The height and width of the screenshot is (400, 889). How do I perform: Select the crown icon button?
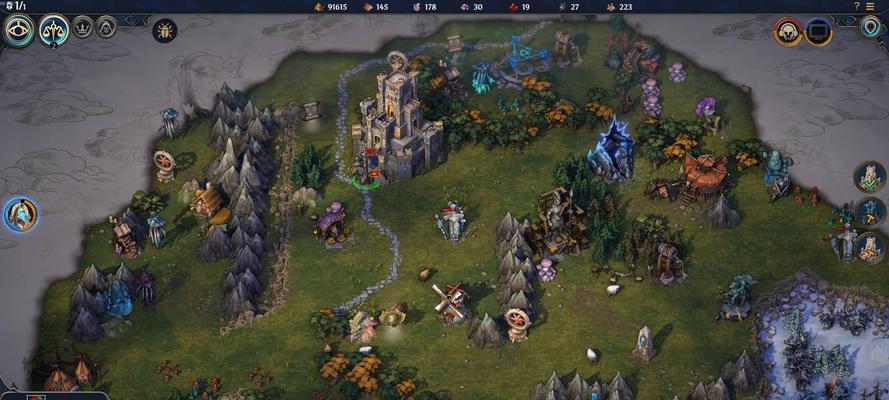(x=84, y=27)
